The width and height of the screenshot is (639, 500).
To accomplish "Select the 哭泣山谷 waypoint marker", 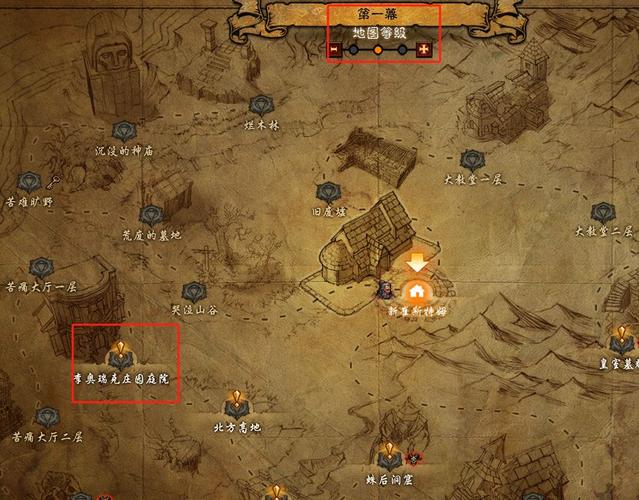I will [x=194, y=291].
